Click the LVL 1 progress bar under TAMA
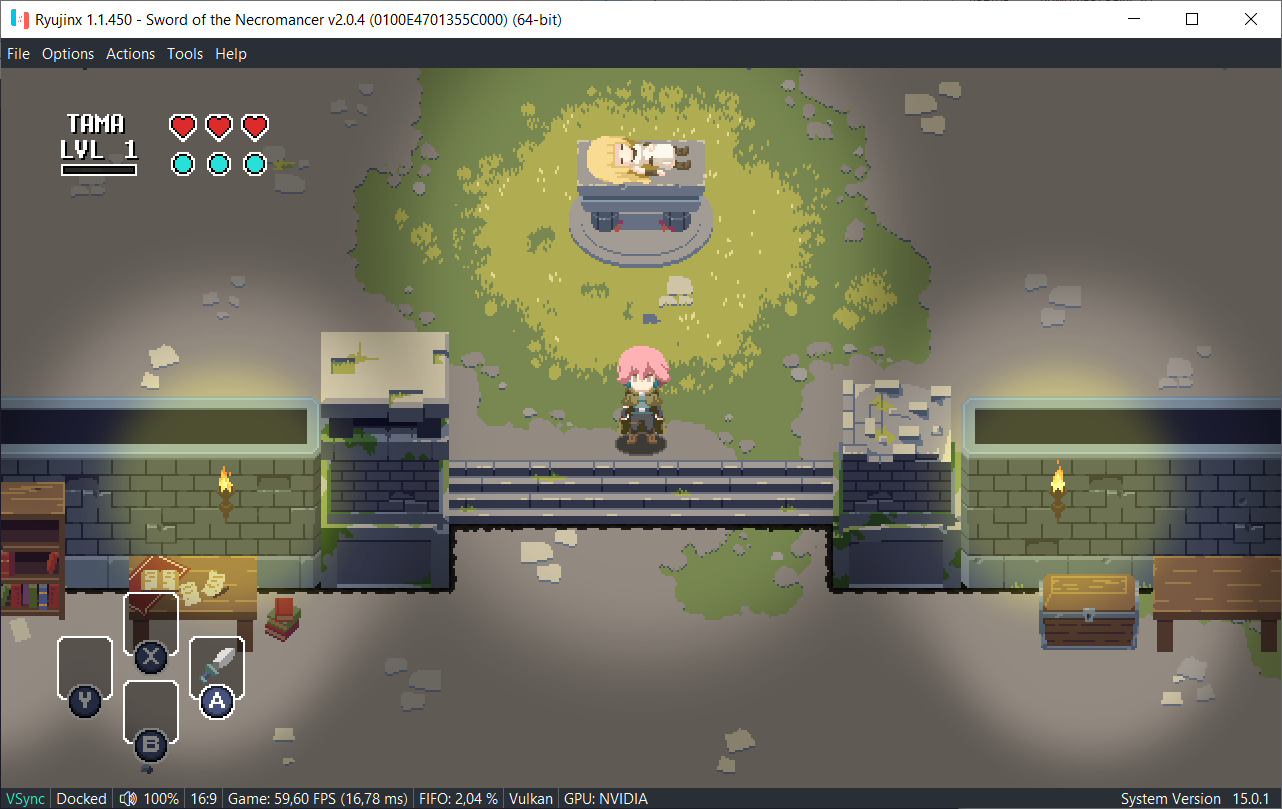This screenshot has height=809, width=1282. 100,170
